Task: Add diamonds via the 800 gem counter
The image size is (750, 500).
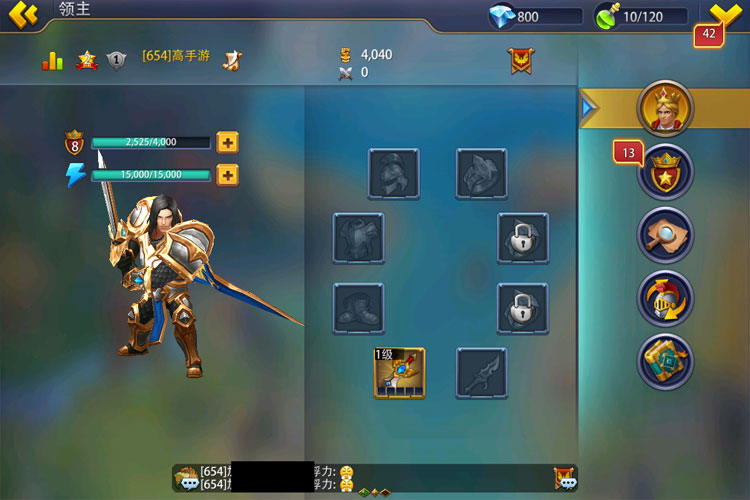Action: 535,16
